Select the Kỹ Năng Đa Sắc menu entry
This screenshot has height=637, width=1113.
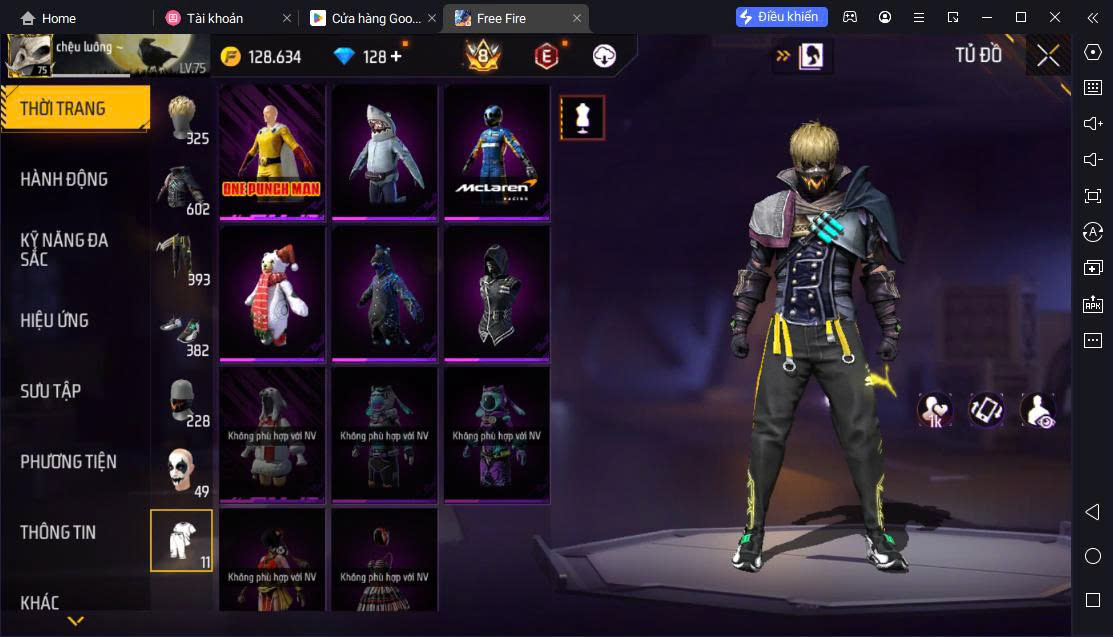[64, 250]
